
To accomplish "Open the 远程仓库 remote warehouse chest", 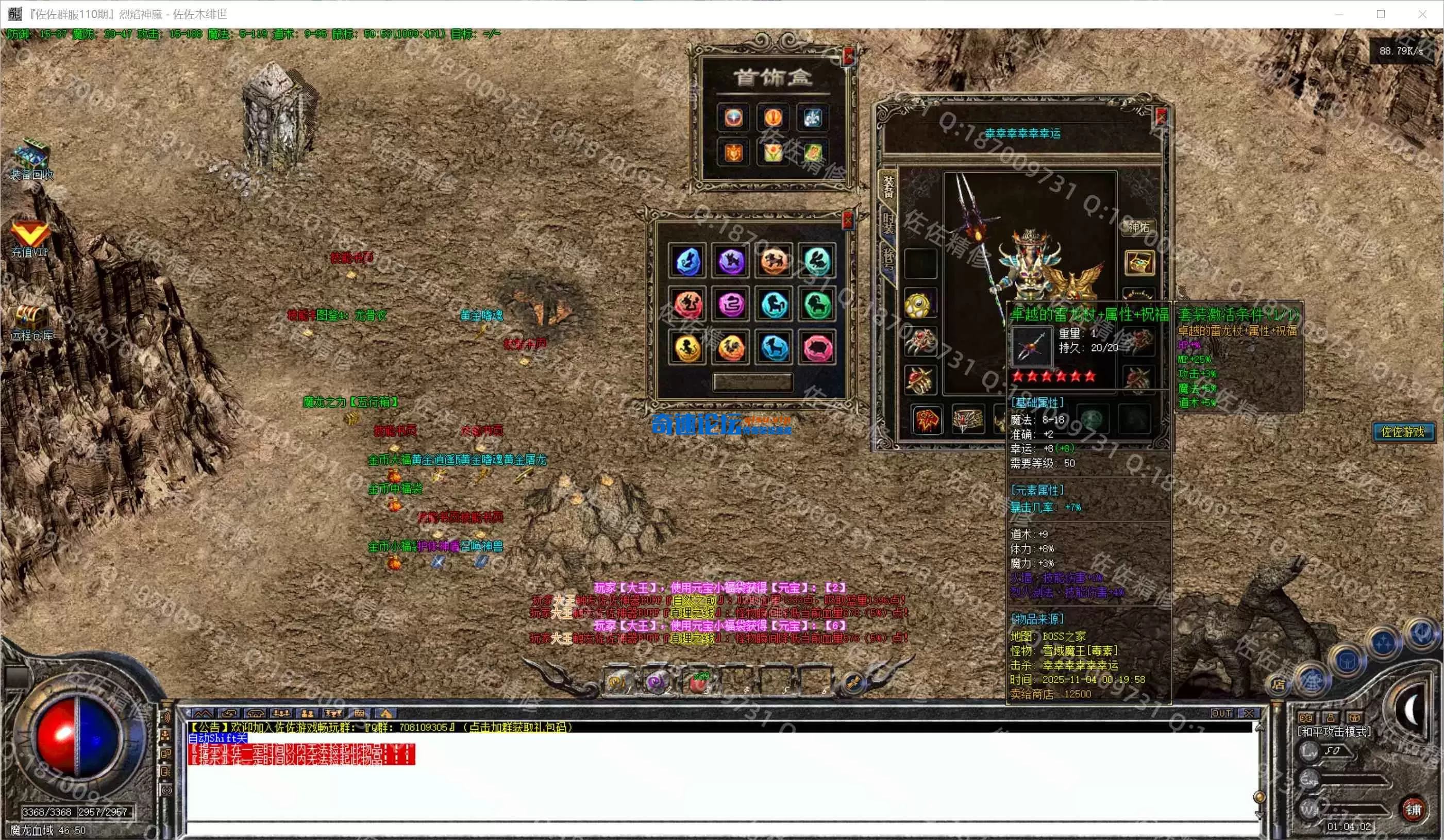I will [x=31, y=317].
